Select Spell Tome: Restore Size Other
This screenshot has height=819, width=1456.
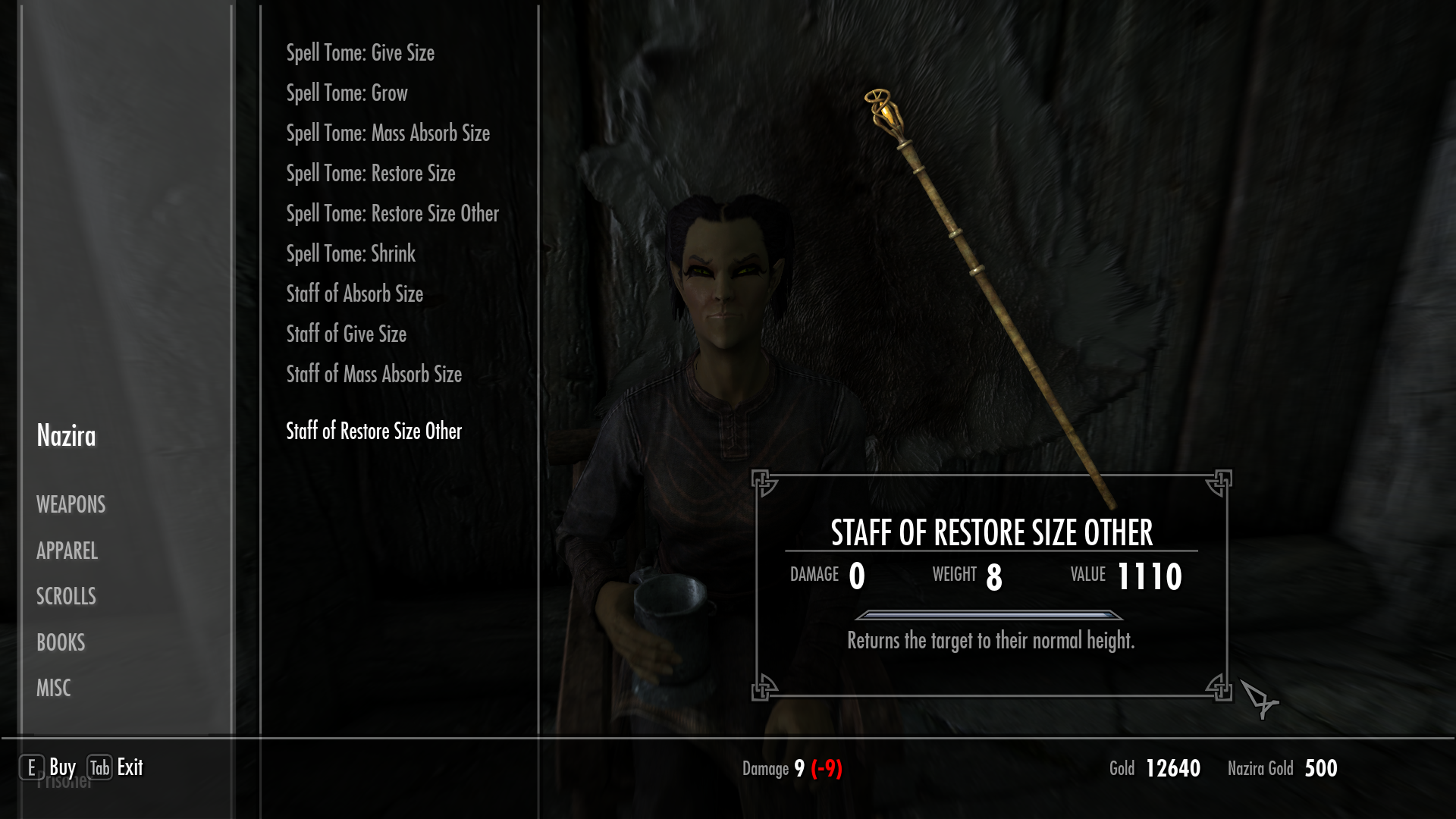click(392, 214)
